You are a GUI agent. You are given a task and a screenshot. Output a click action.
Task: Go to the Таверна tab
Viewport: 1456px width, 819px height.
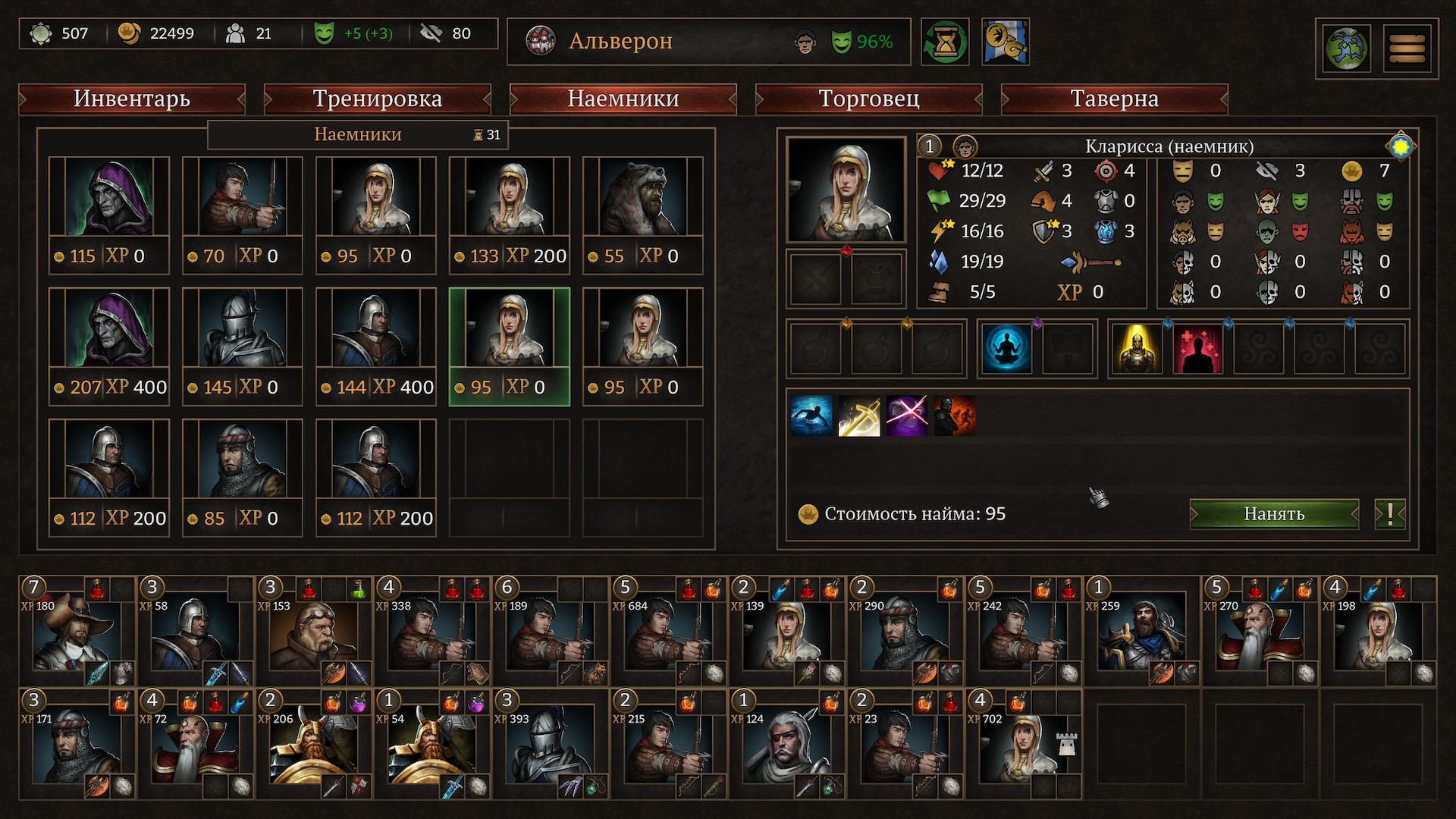pos(1114,99)
